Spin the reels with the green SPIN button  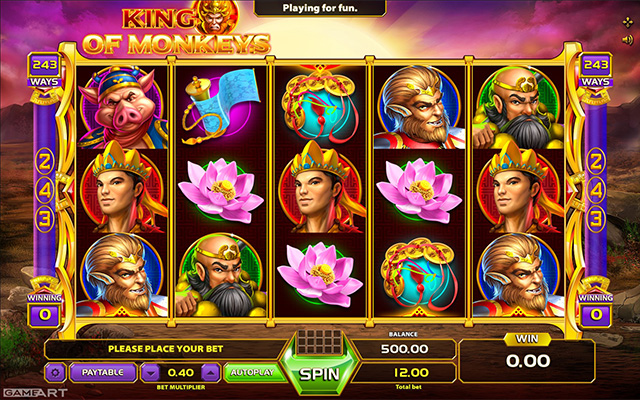(x=320, y=374)
